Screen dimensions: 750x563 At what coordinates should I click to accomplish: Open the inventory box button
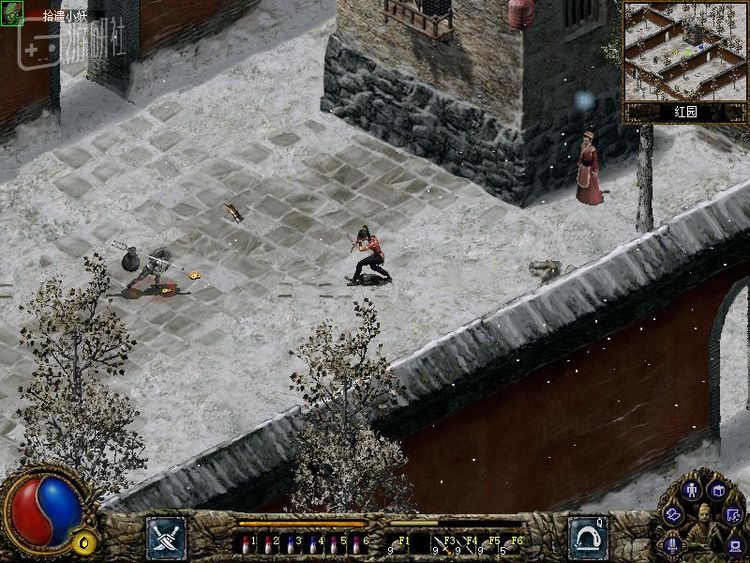717,490
